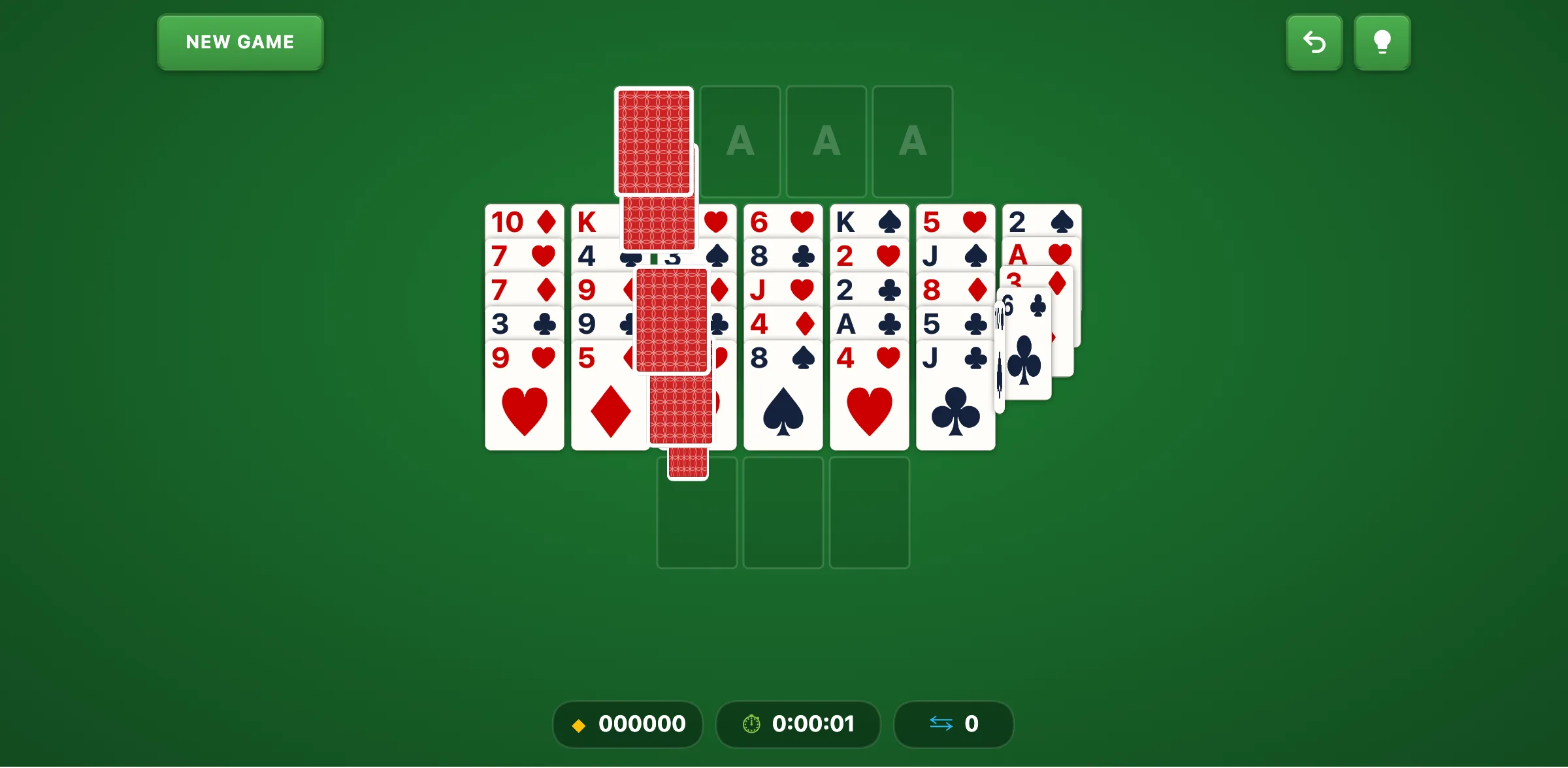Click an empty free cell below the tableau
Viewport: 1568px width, 768px height.
point(783,511)
